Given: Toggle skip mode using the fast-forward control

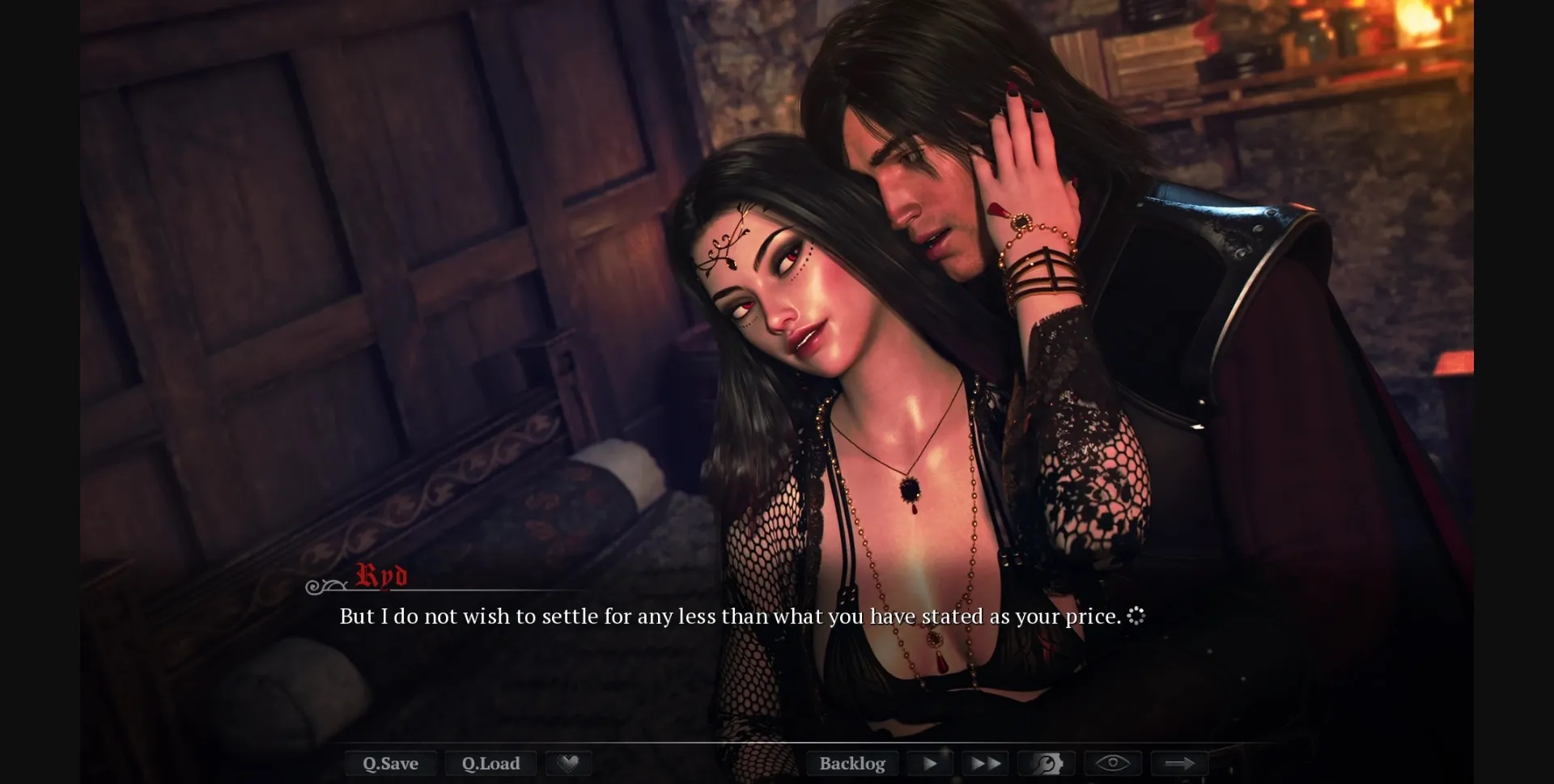Looking at the screenshot, I should tap(985, 763).
